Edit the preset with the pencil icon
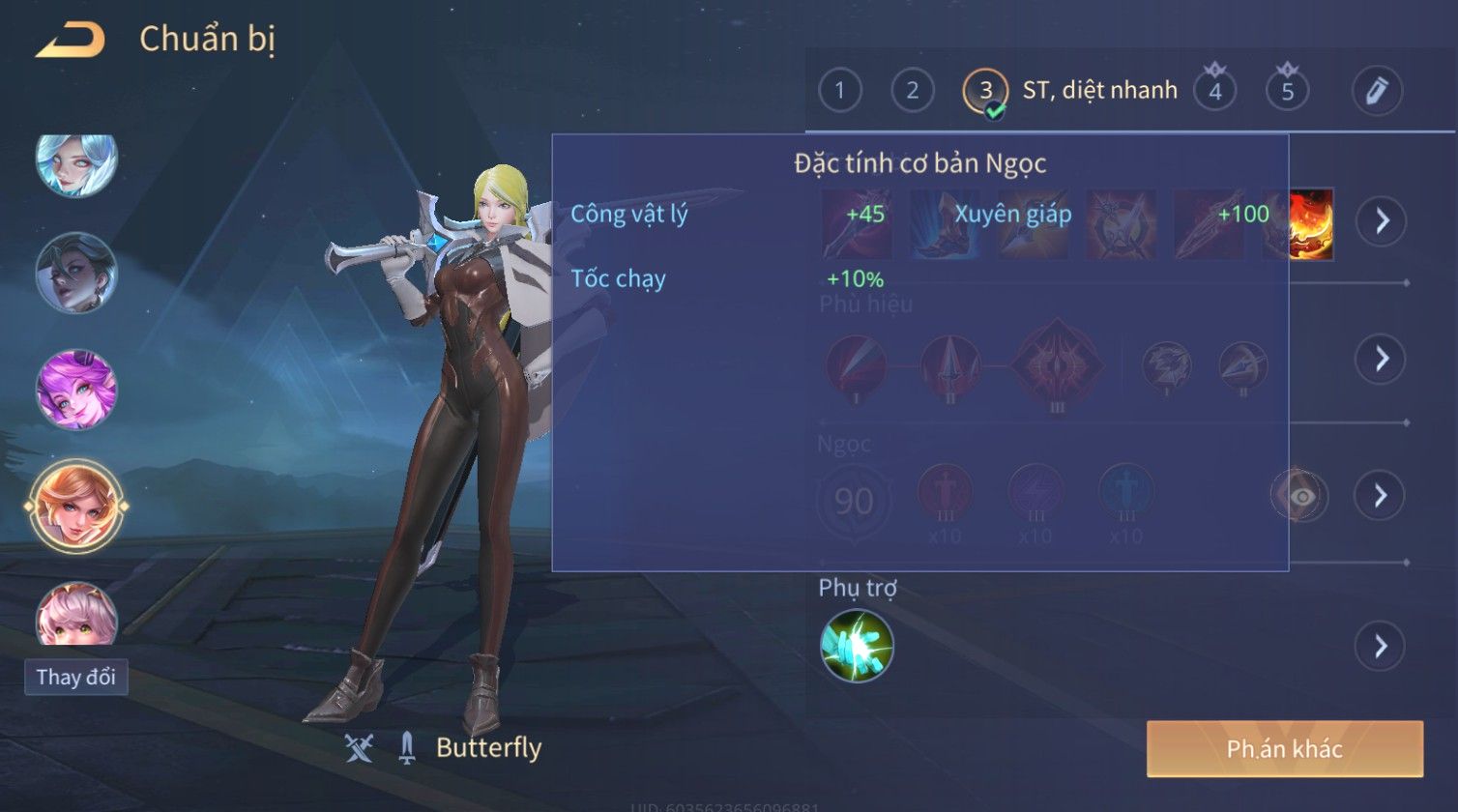The image size is (1458, 812). [x=1377, y=91]
